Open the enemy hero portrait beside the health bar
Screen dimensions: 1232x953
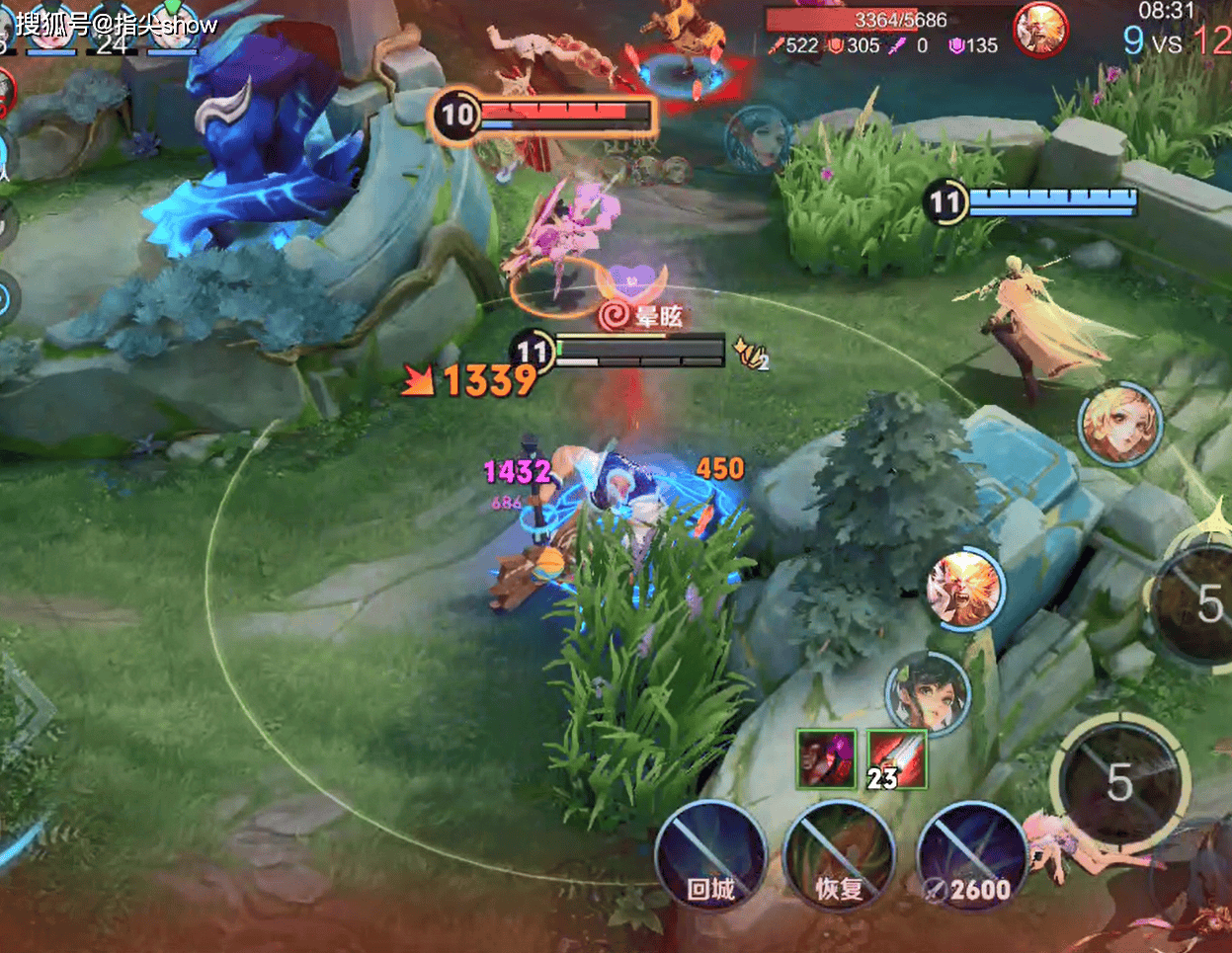pos(1041,29)
